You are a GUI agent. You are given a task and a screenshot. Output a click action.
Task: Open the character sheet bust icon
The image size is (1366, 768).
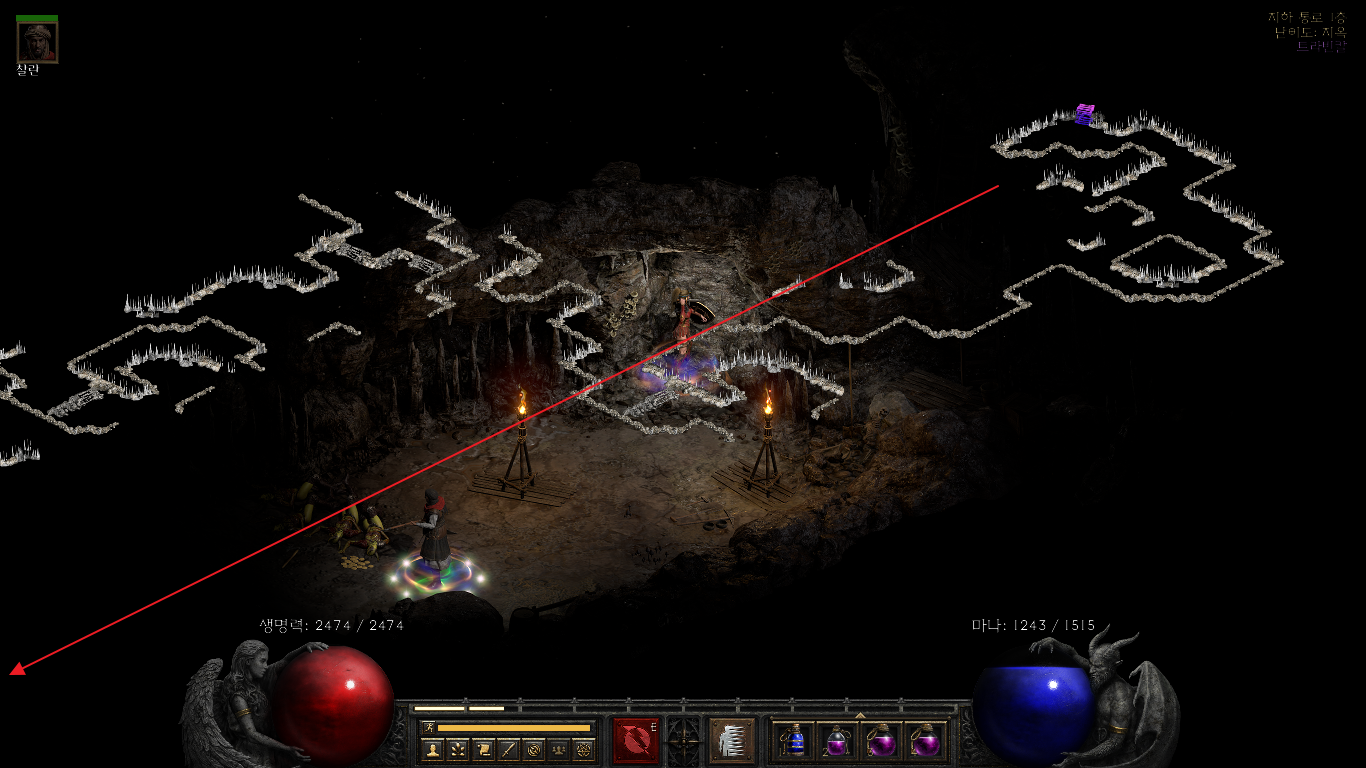[432, 749]
